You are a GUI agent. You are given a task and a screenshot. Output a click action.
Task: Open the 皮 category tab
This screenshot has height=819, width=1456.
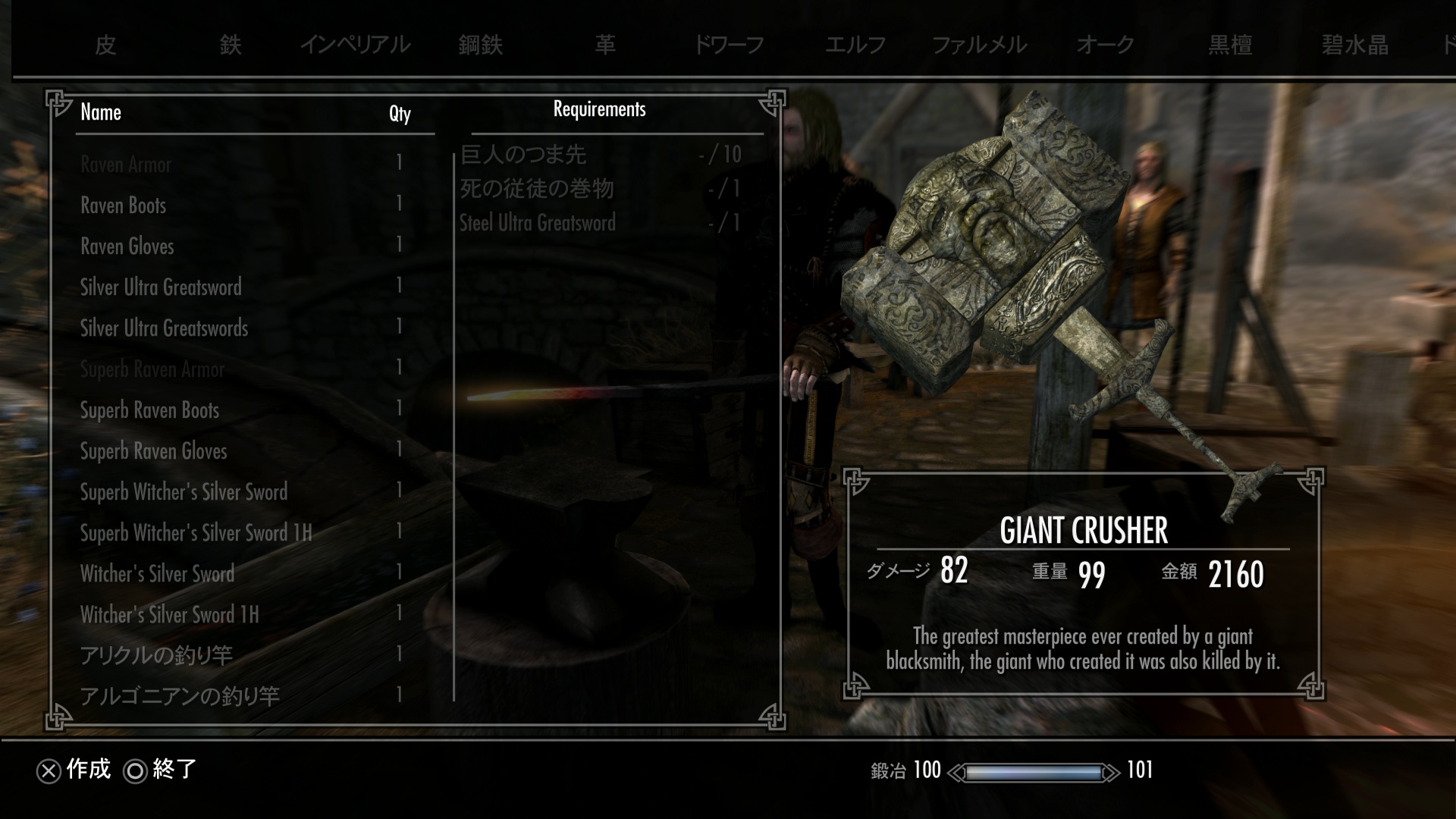click(x=105, y=45)
